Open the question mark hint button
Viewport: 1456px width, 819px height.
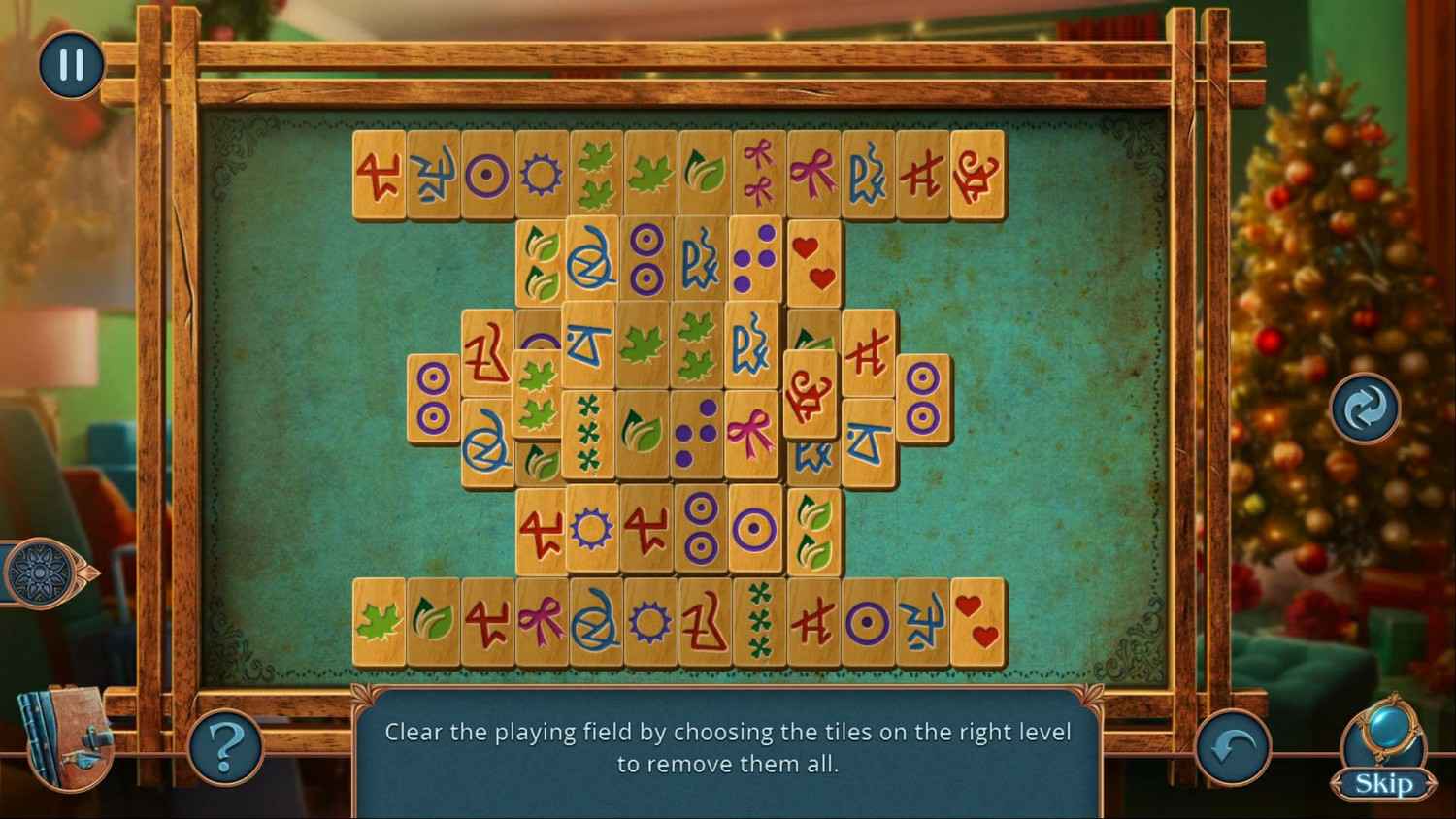pos(224,746)
